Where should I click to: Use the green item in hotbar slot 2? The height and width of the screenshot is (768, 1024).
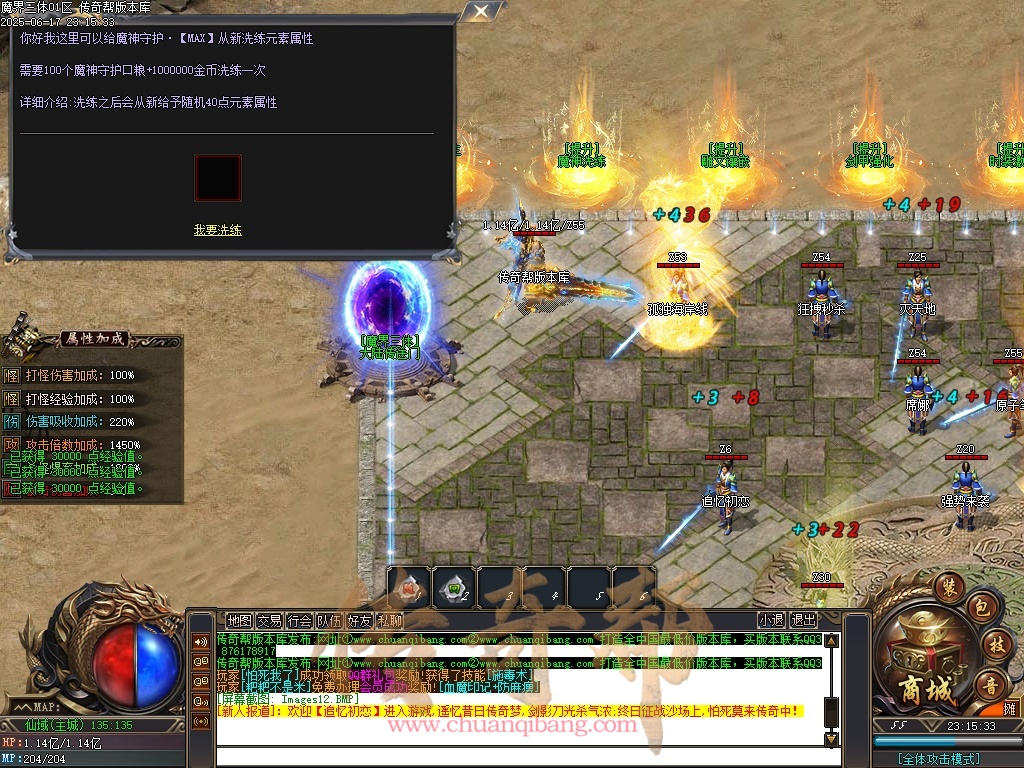tap(454, 588)
